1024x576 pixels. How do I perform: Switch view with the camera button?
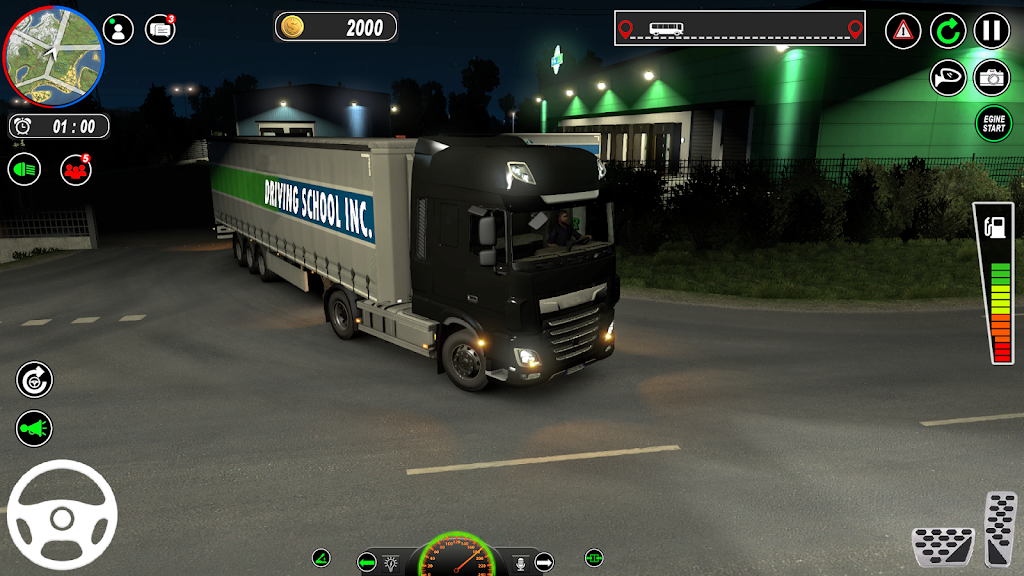point(991,77)
